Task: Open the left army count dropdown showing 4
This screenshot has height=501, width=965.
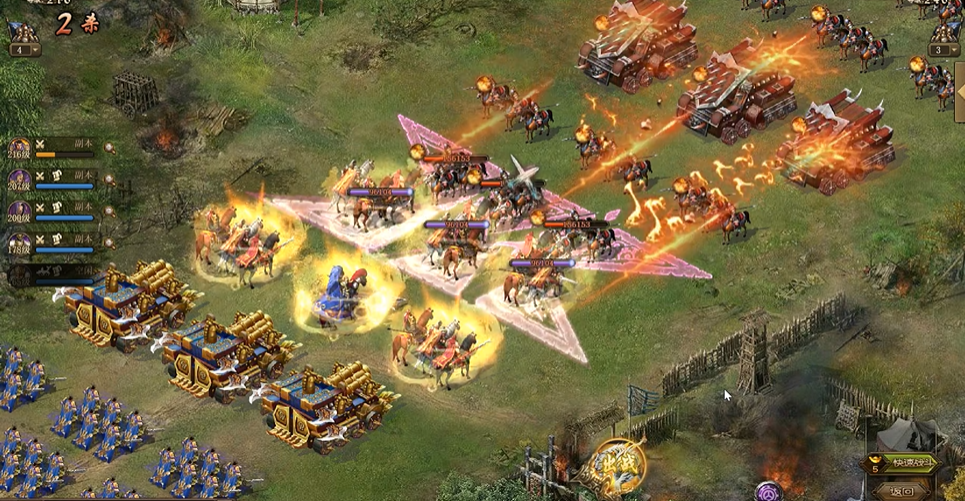Action: coord(22,49)
